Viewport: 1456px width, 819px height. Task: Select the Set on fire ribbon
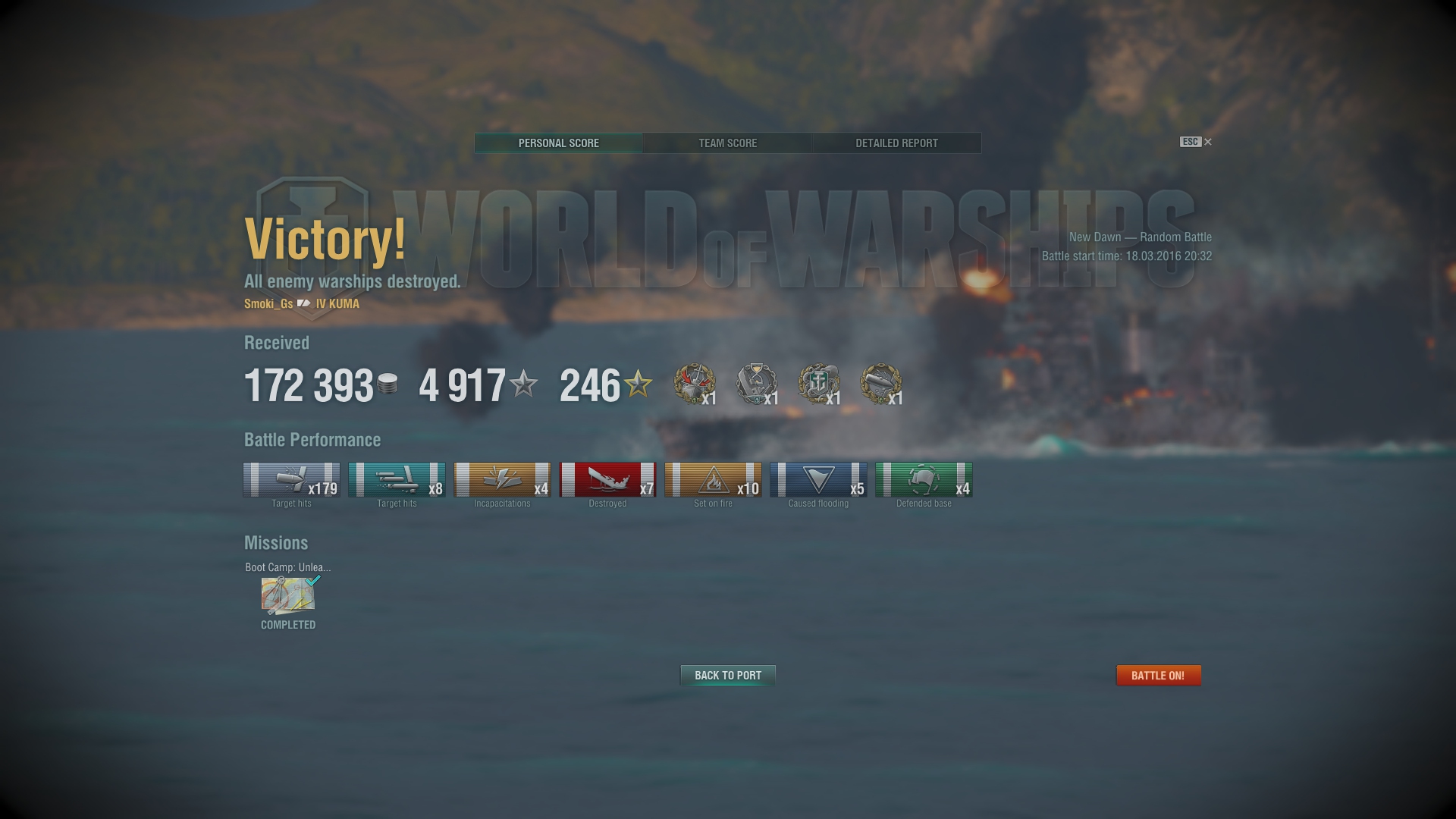(713, 480)
